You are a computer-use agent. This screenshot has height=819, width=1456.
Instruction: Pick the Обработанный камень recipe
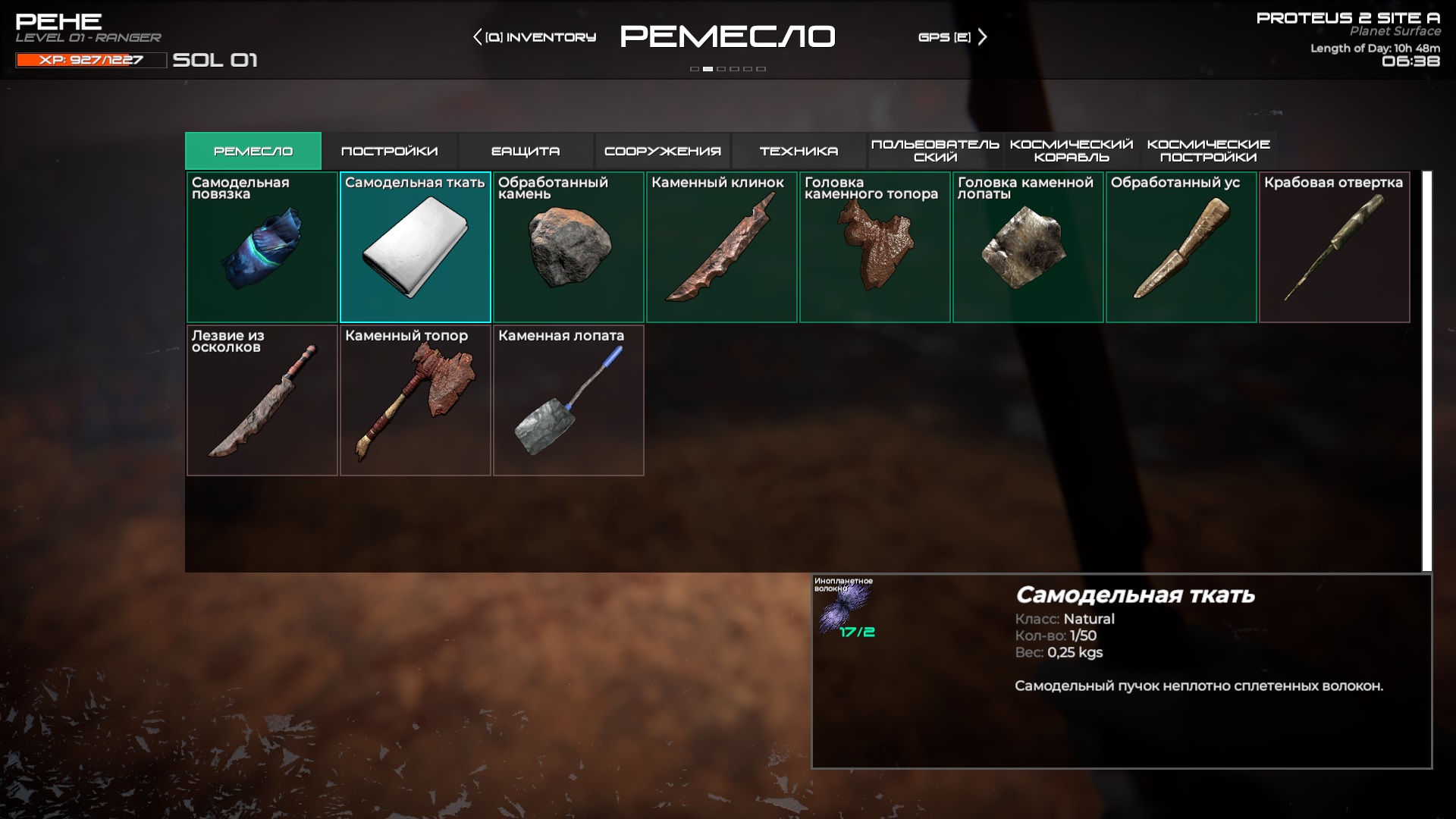[x=569, y=247]
